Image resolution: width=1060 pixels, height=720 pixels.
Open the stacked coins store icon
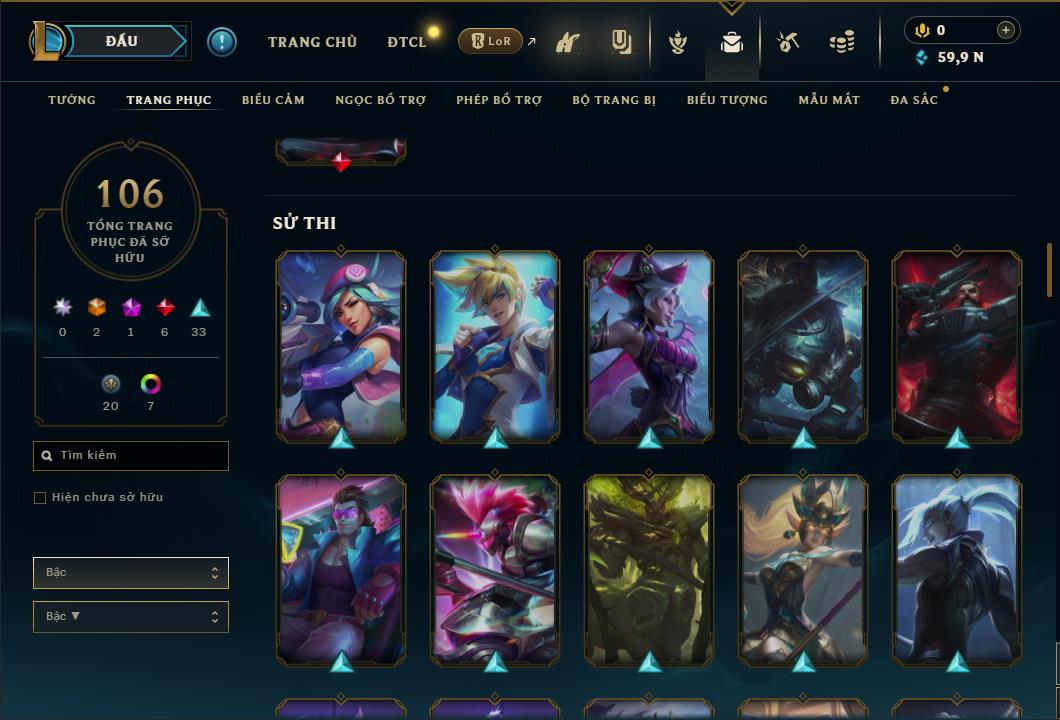[x=842, y=42]
